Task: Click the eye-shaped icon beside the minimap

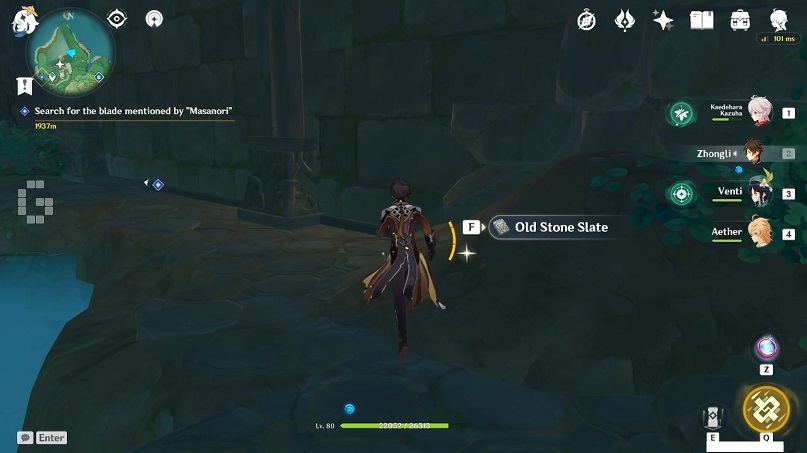Action: pyautogui.click(x=117, y=19)
